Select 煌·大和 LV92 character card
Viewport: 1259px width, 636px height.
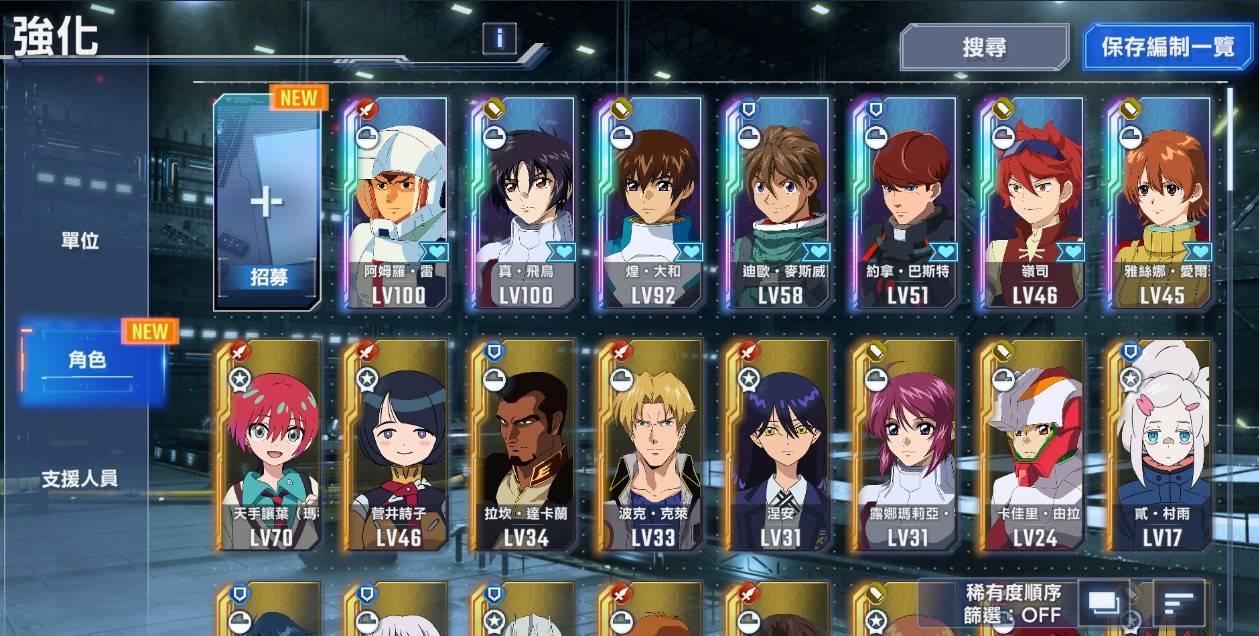point(652,203)
